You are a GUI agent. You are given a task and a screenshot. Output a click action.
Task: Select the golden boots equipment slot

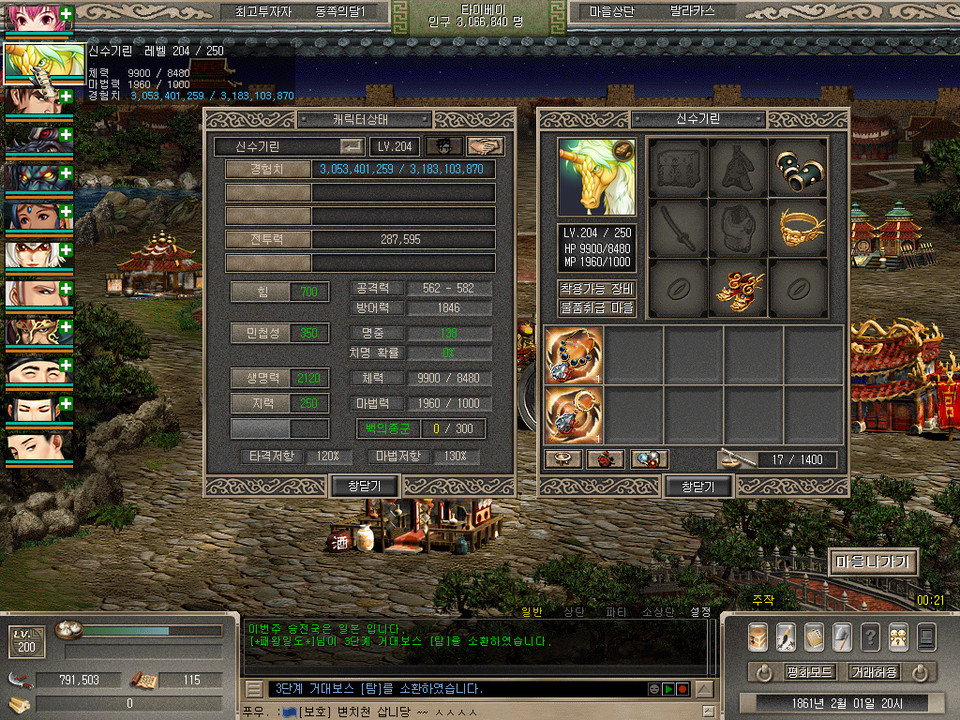tap(739, 286)
